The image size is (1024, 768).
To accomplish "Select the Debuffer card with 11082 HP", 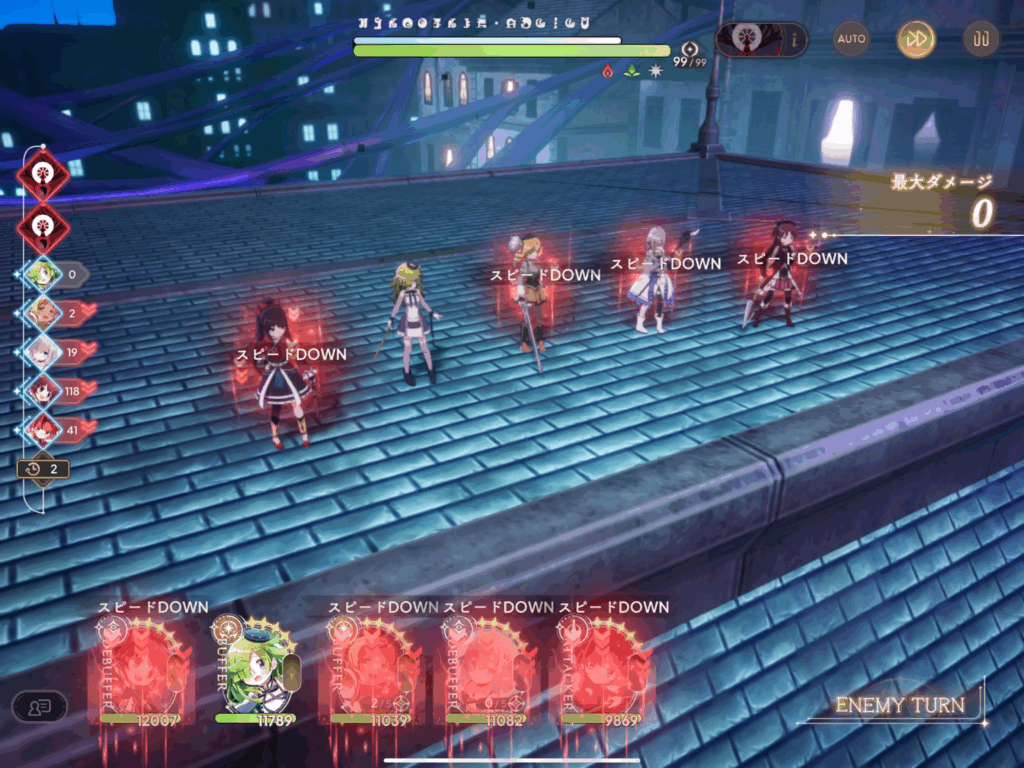I will [486, 668].
